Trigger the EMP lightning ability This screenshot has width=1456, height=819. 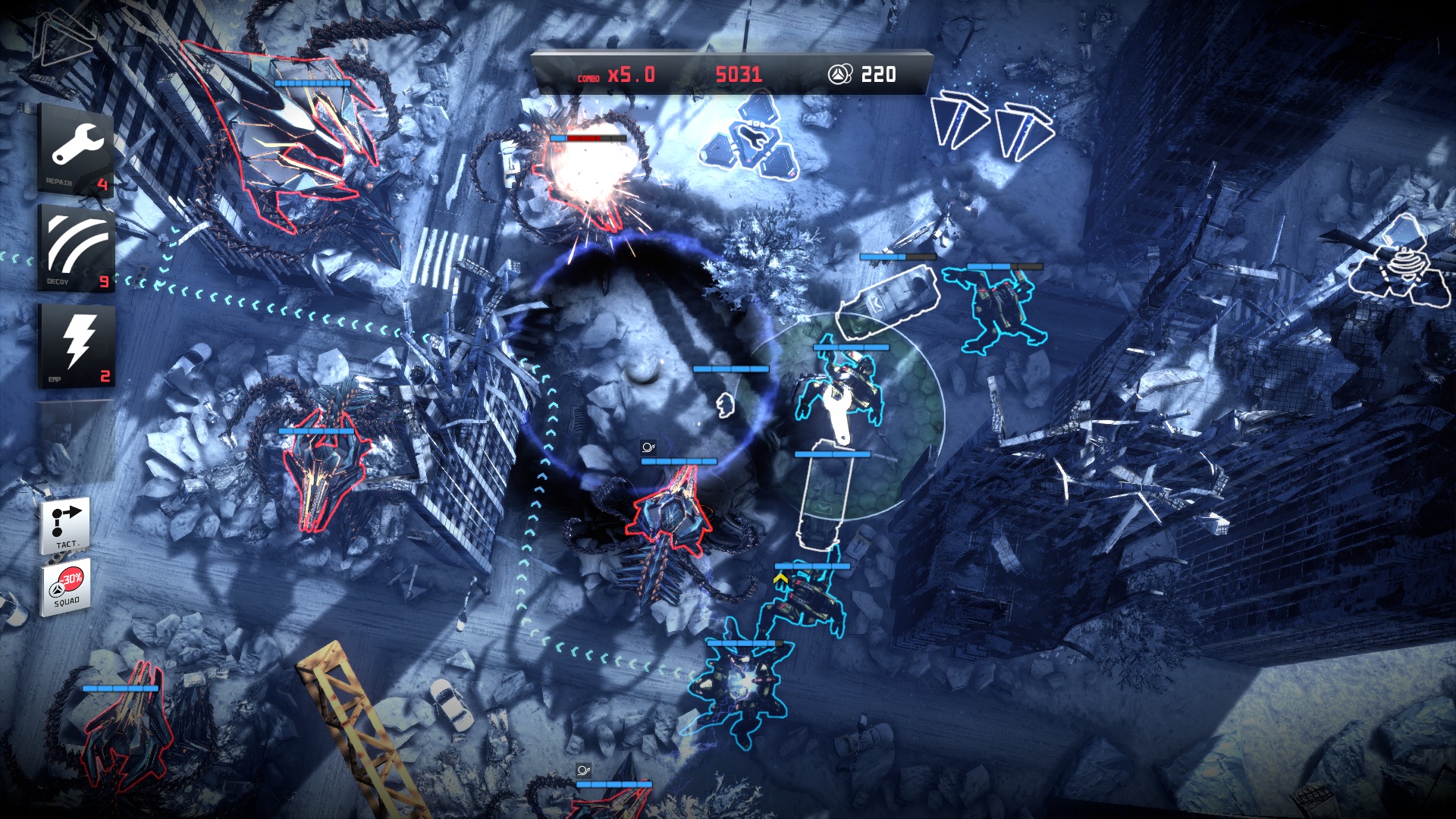[77, 345]
